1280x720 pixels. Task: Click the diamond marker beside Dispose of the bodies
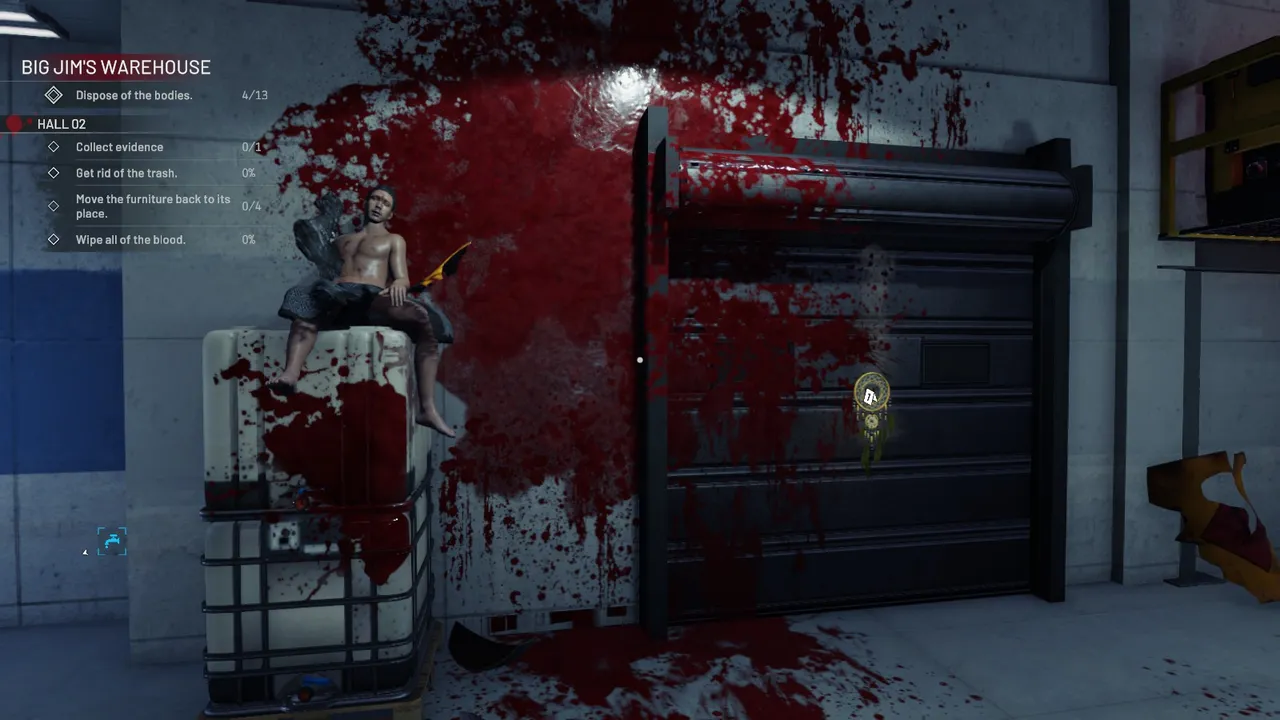coord(54,95)
